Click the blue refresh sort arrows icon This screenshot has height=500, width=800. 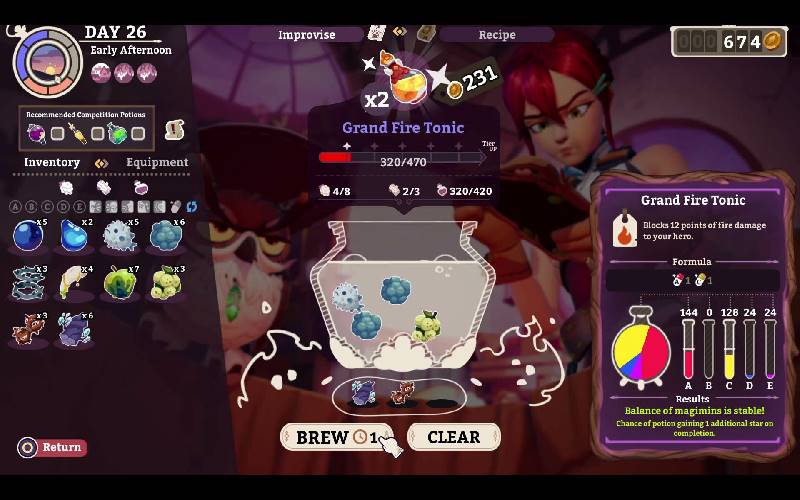click(x=191, y=206)
